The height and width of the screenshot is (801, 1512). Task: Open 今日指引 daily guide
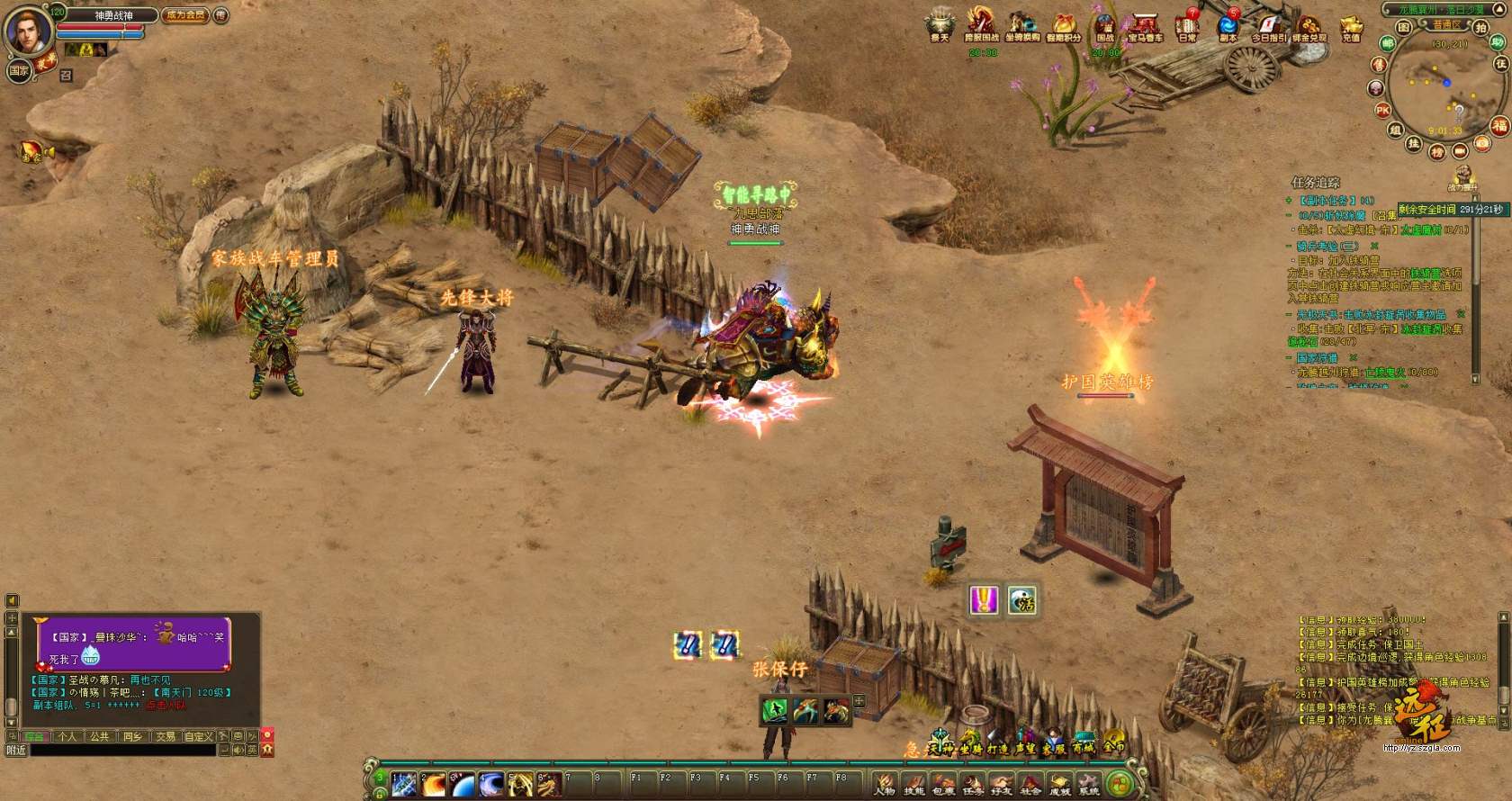point(1268,27)
